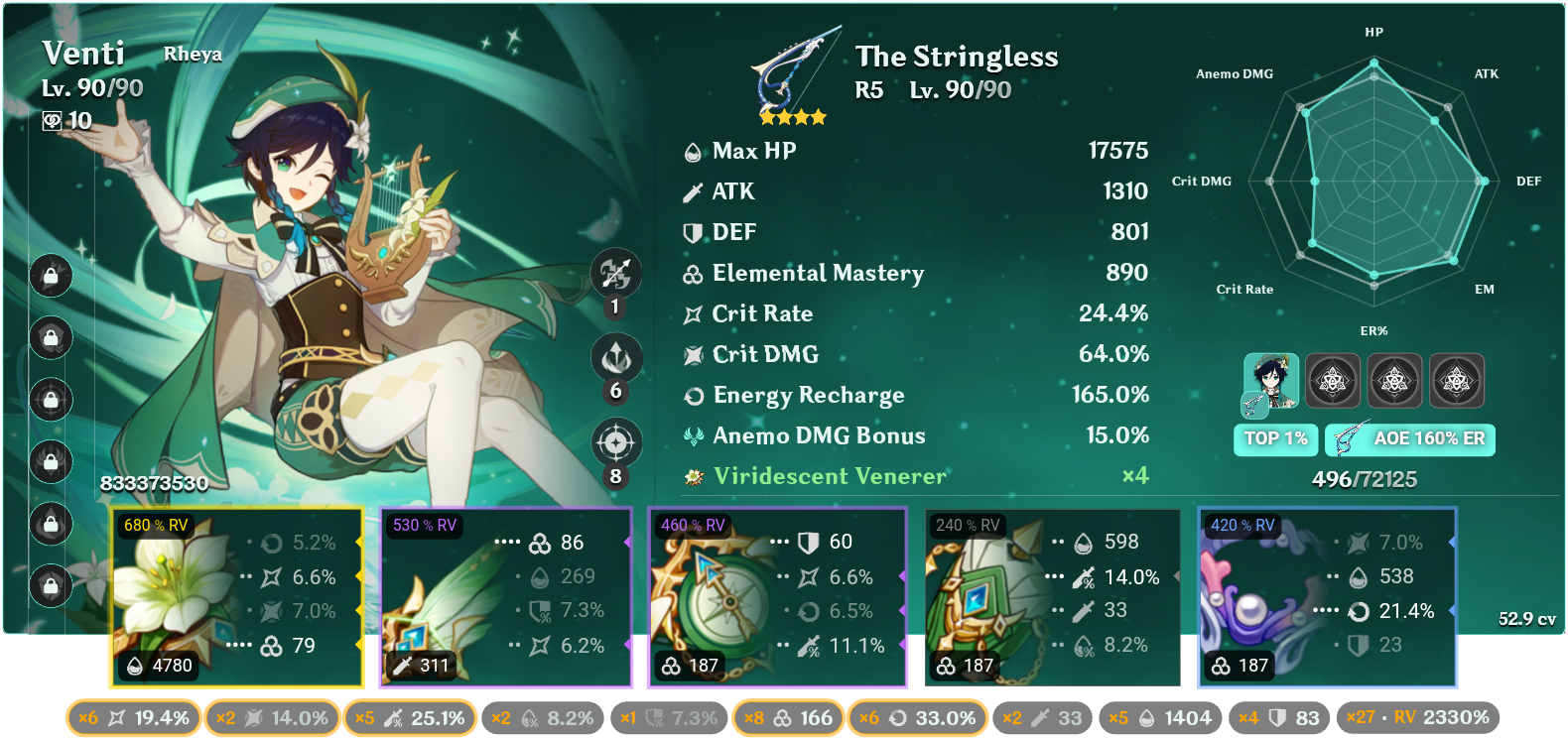Toggle the topmost lock in left sidebar

(50, 278)
